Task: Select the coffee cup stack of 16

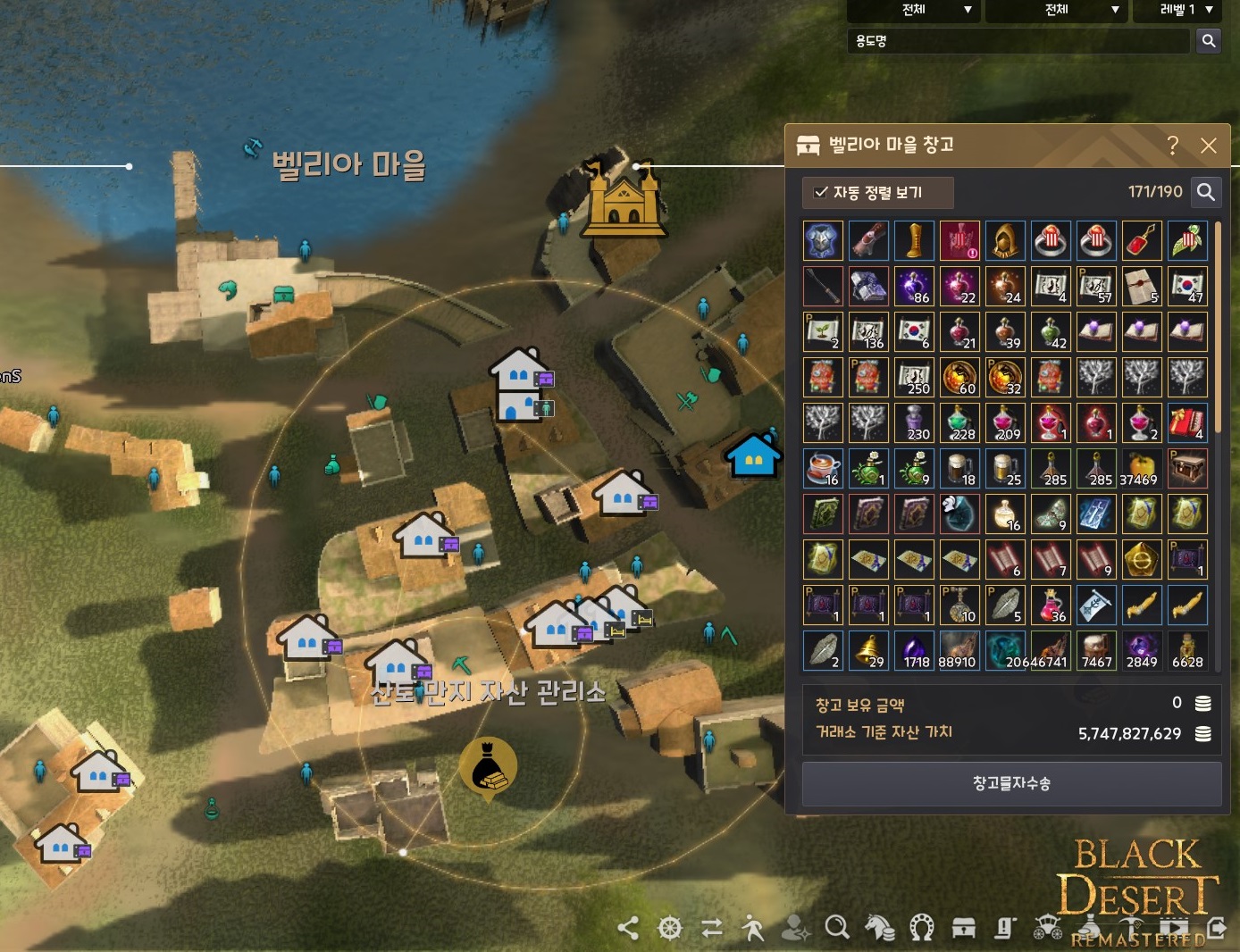Action: (x=823, y=468)
